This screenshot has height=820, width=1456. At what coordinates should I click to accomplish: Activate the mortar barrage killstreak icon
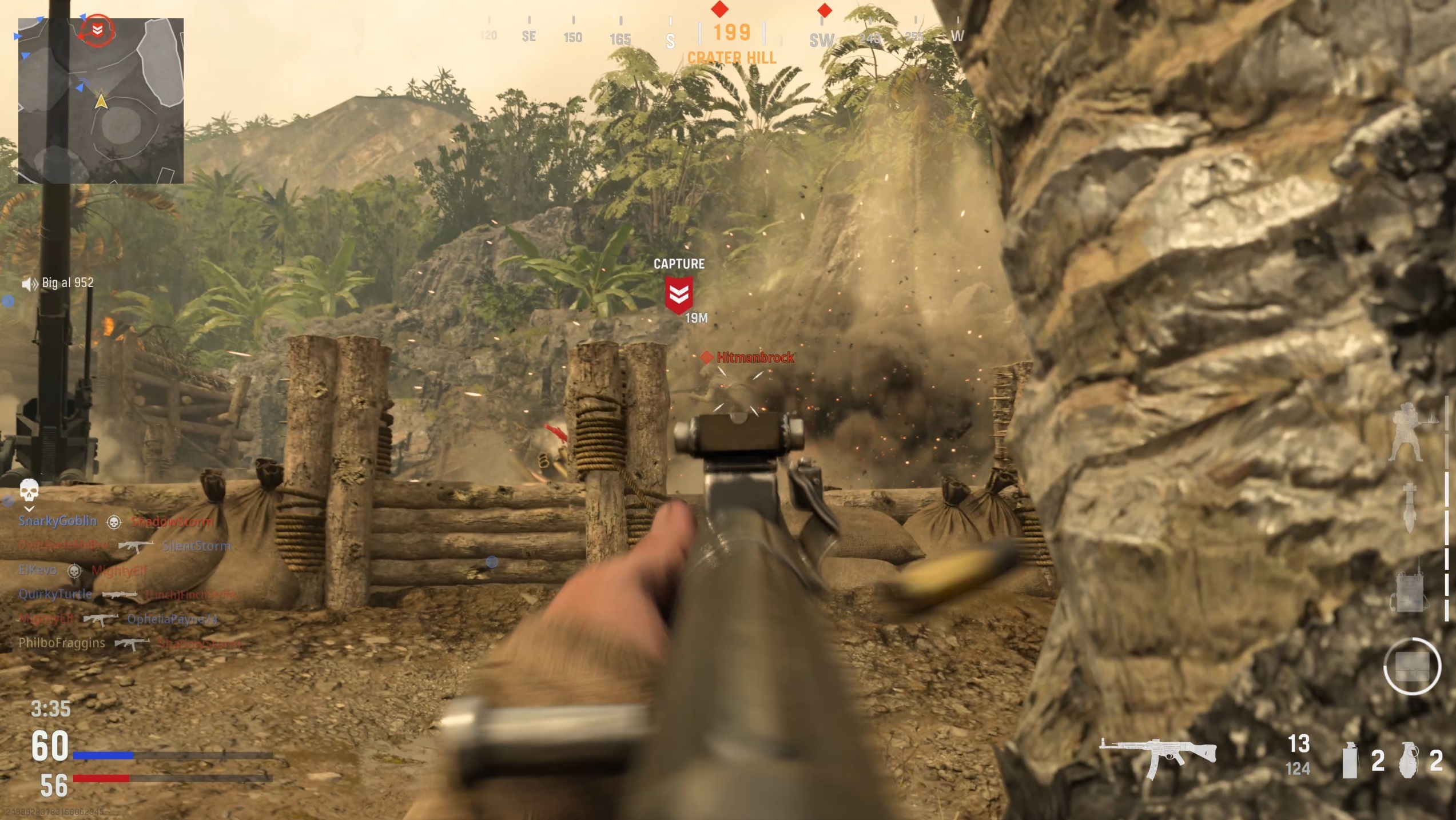click(x=1409, y=508)
